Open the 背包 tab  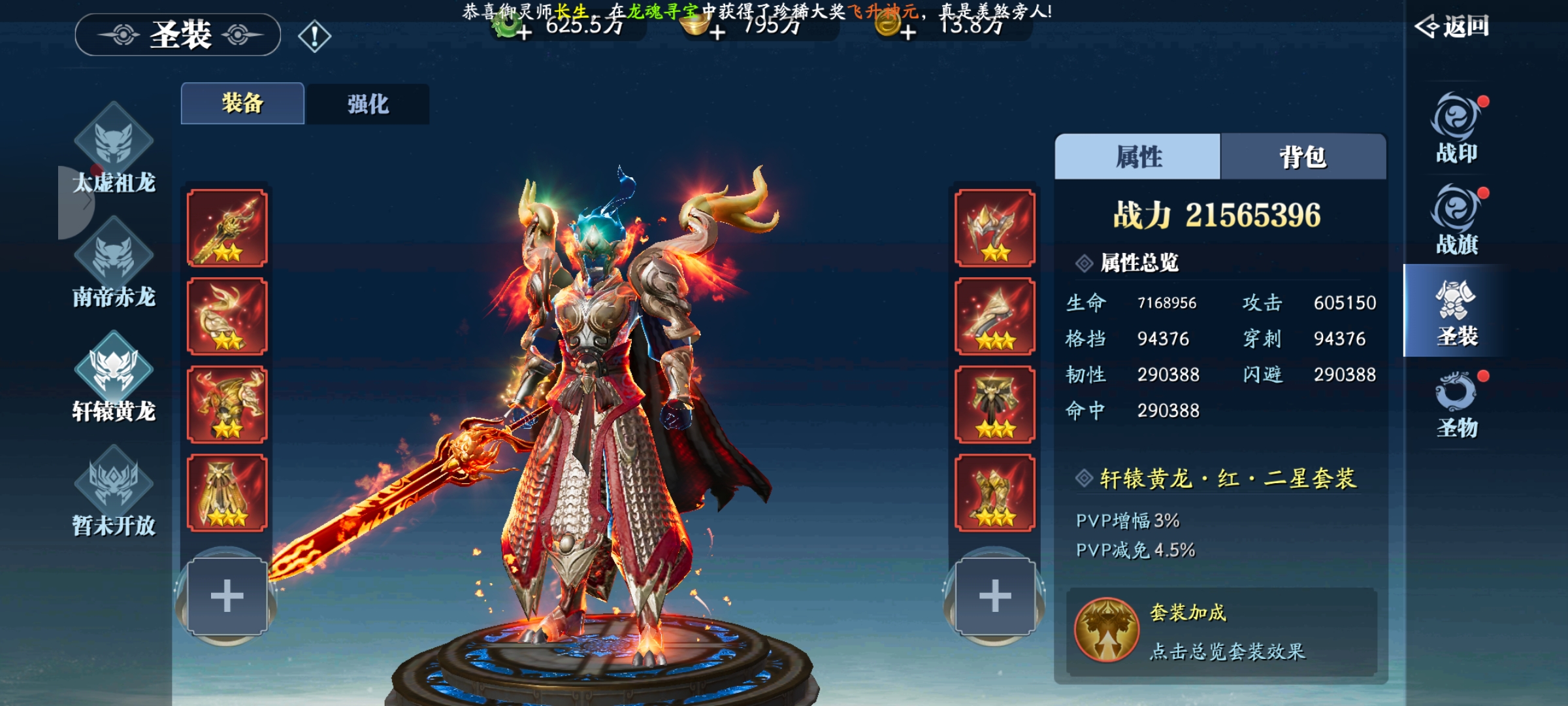1303,157
